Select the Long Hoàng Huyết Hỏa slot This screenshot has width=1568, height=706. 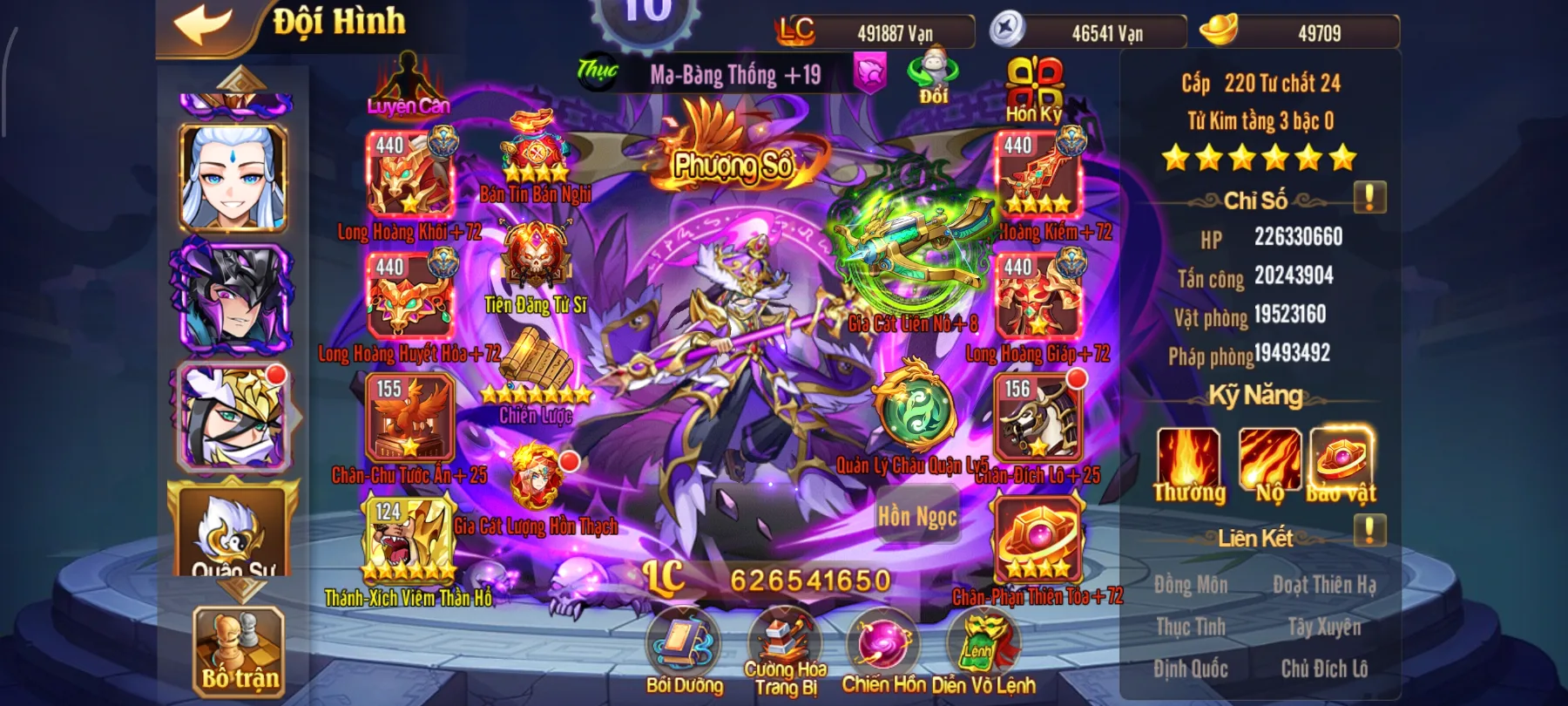410,296
